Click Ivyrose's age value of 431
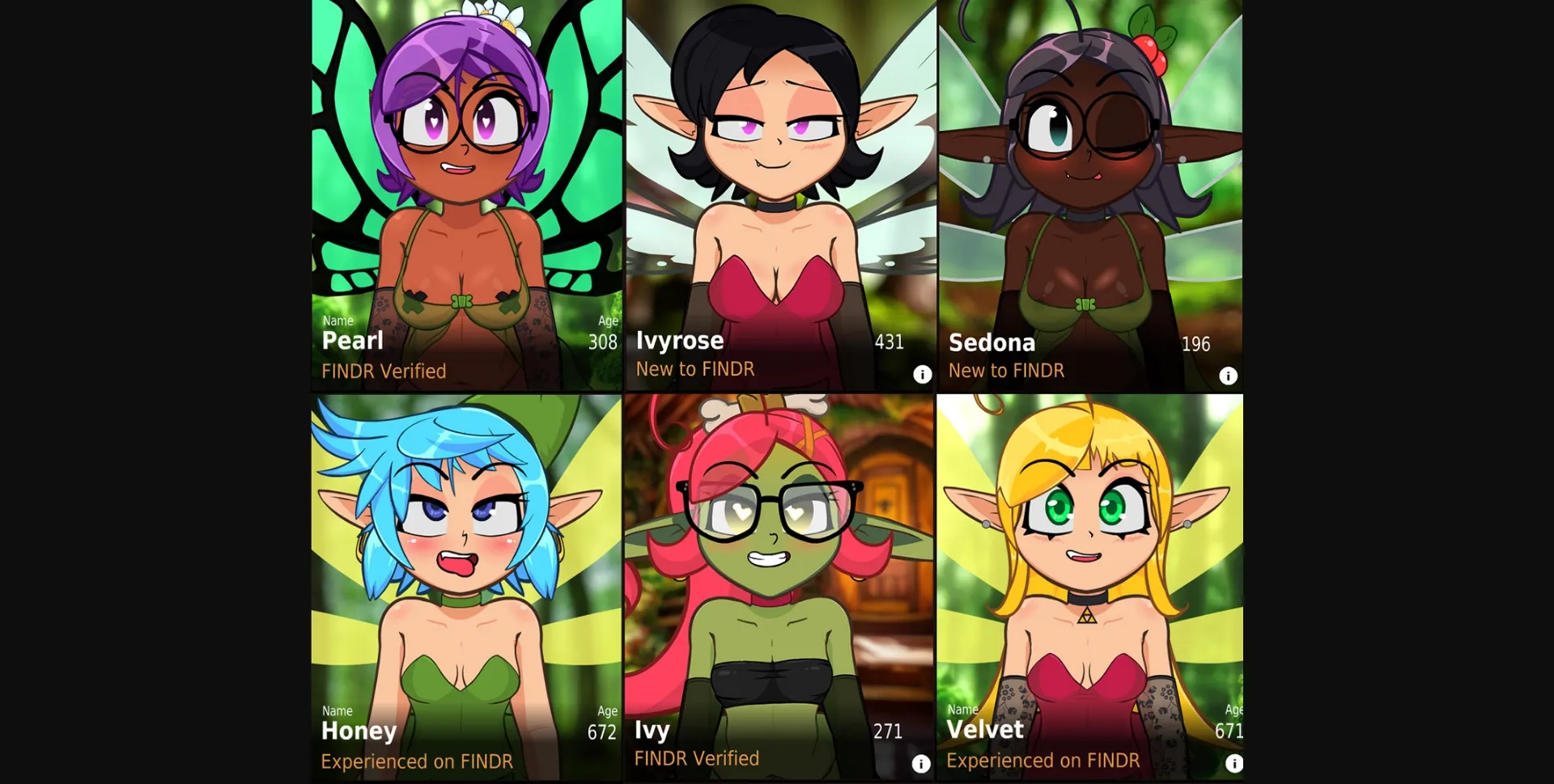1554x784 pixels. (x=889, y=341)
